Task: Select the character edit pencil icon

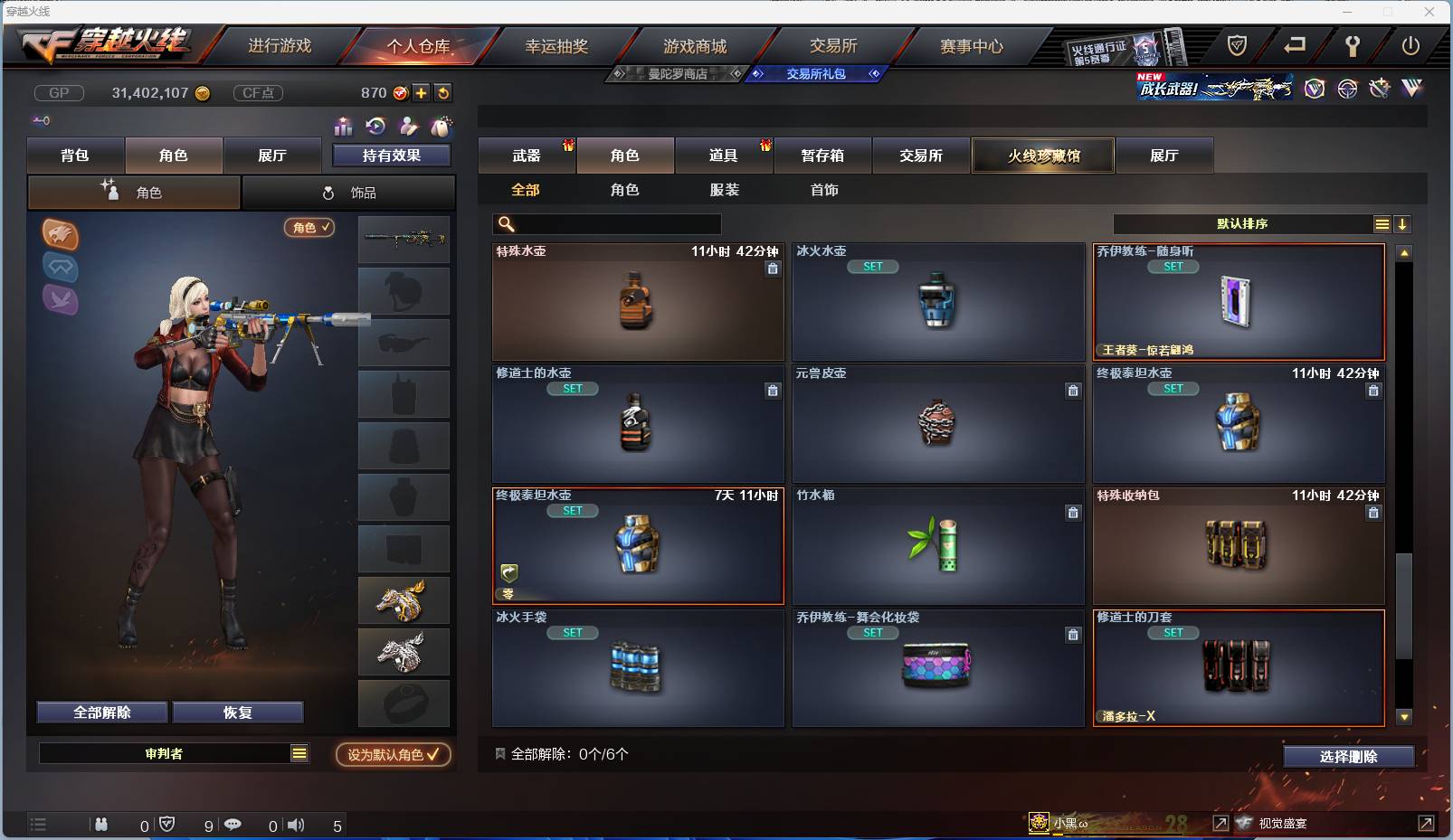Action: pyautogui.click(x=410, y=127)
